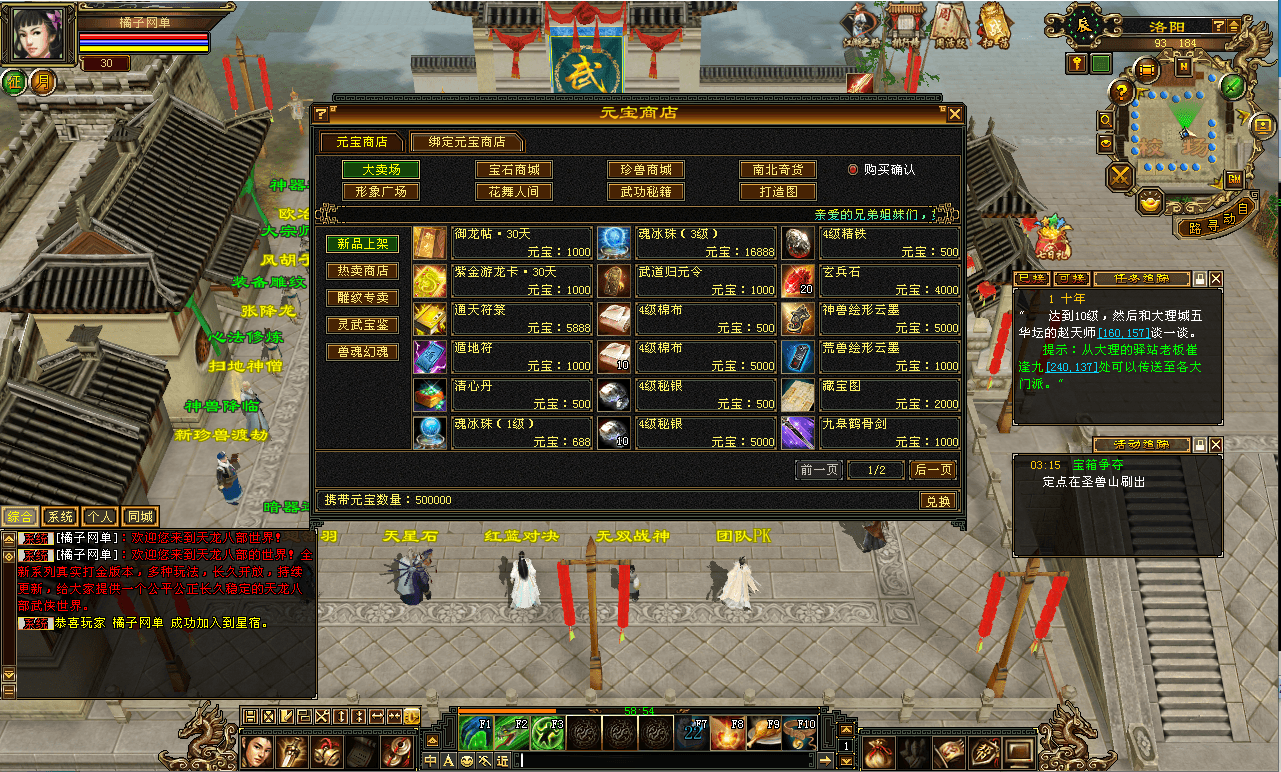Viewport: 1281px width, 772px height.
Task: Toggle the 购买确认 option
Action: 854,170
